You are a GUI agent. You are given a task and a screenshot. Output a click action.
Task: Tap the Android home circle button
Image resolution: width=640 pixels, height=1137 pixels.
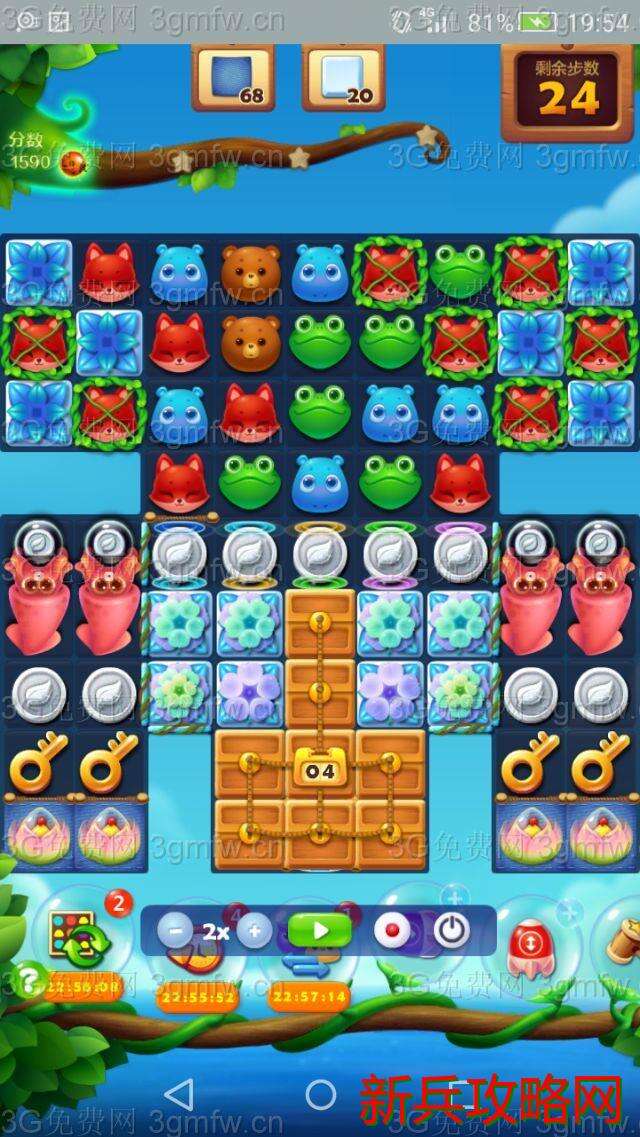(x=321, y=1093)
